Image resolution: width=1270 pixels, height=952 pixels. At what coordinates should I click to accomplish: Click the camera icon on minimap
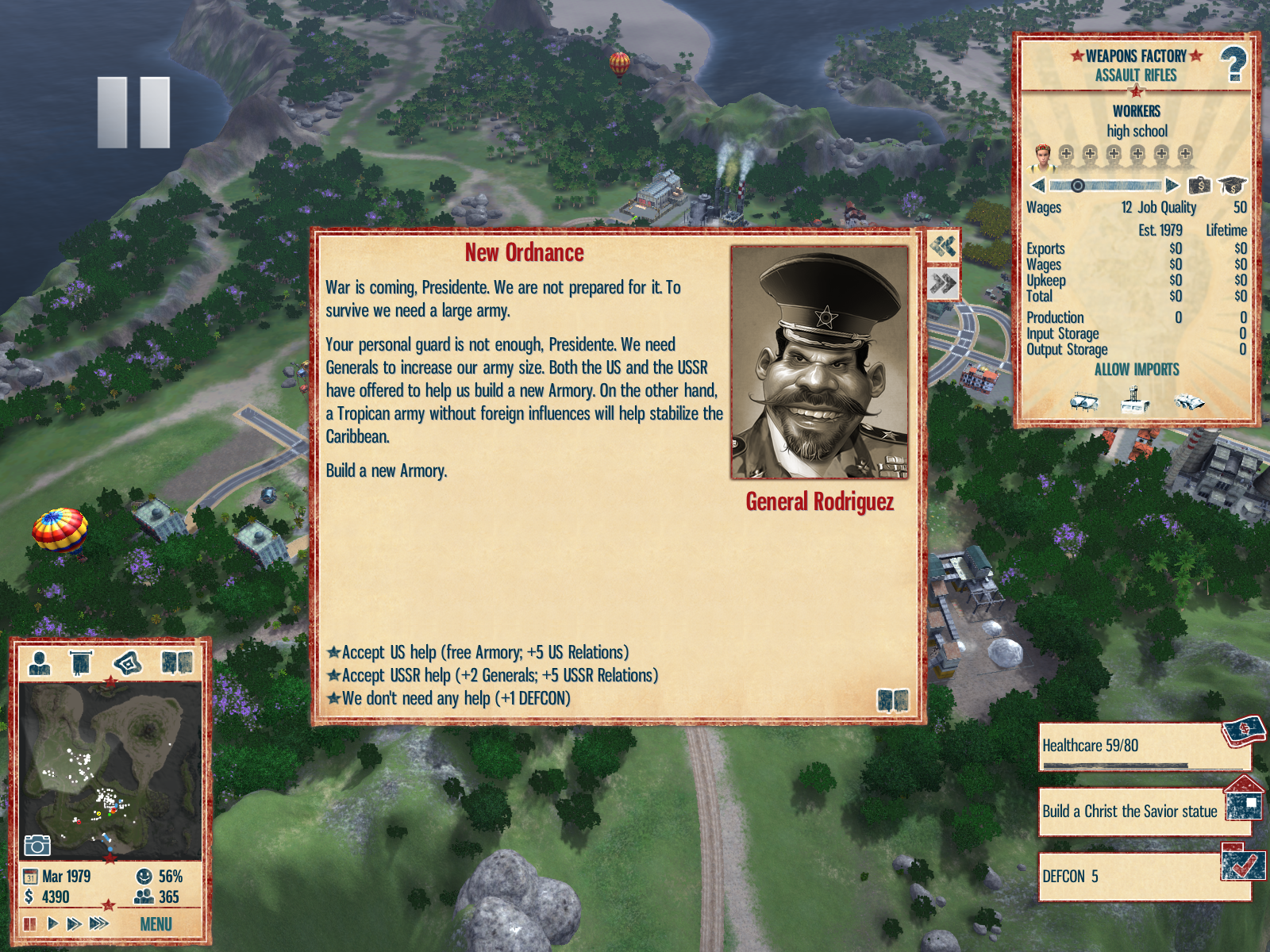coord(37,846)
